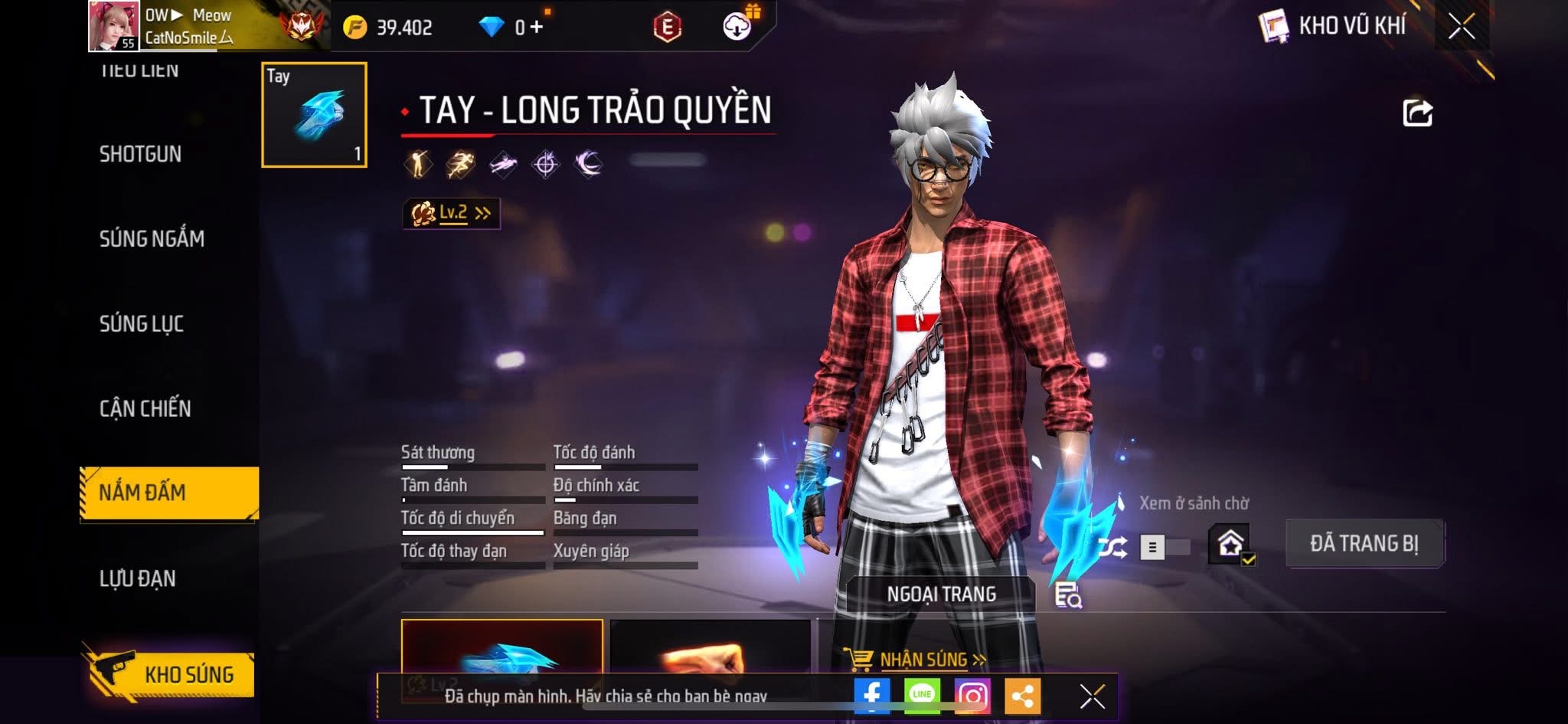
Task: Follow the NHẬN SÚNG link
Action: 923,660
